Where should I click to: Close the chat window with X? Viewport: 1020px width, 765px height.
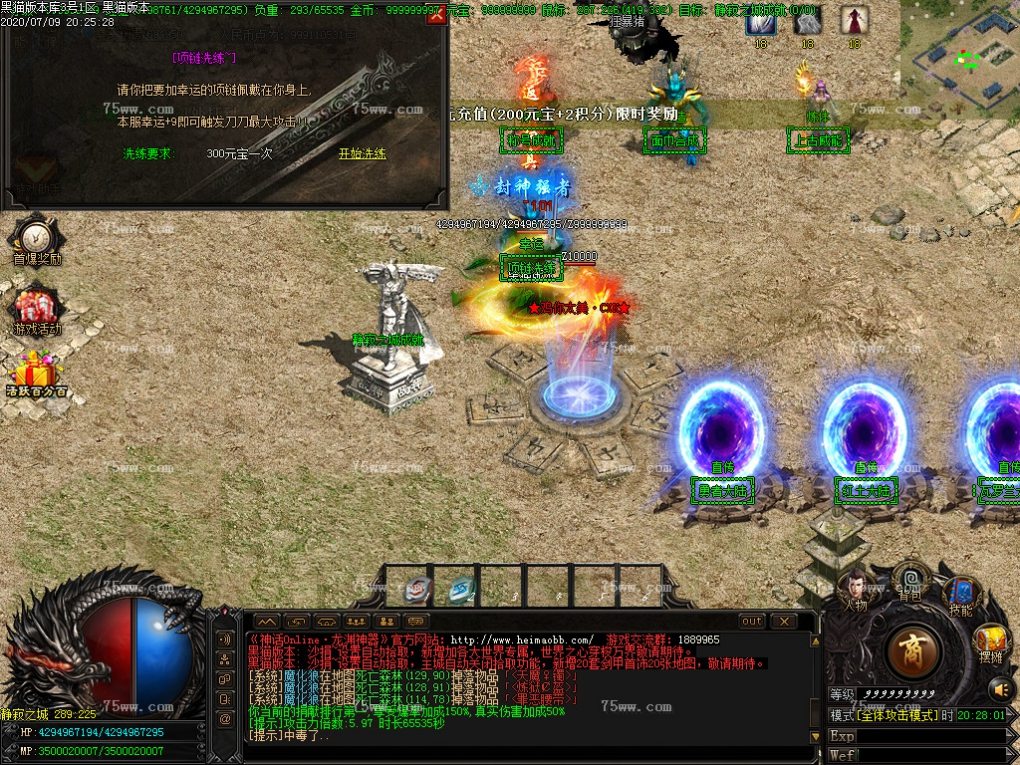(x=783, y=621)
